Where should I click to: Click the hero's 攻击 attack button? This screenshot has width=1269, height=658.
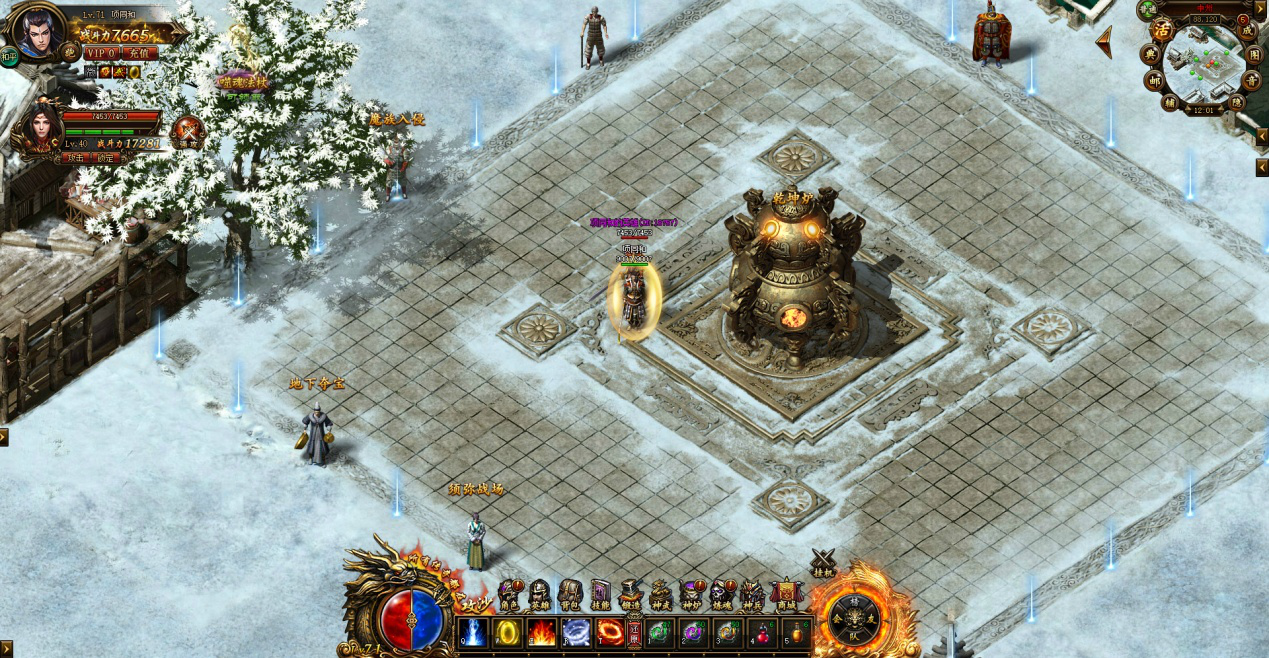coord(76,157)
